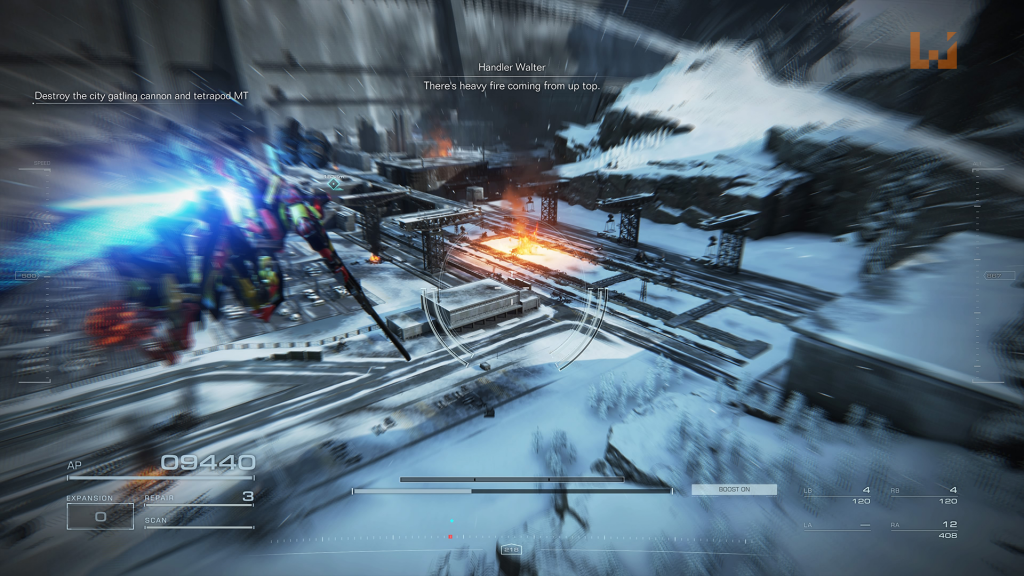This screenshot has height=576, width=1024.
Task: Use the Repair kit counter
Action: (x=198, y=497)
